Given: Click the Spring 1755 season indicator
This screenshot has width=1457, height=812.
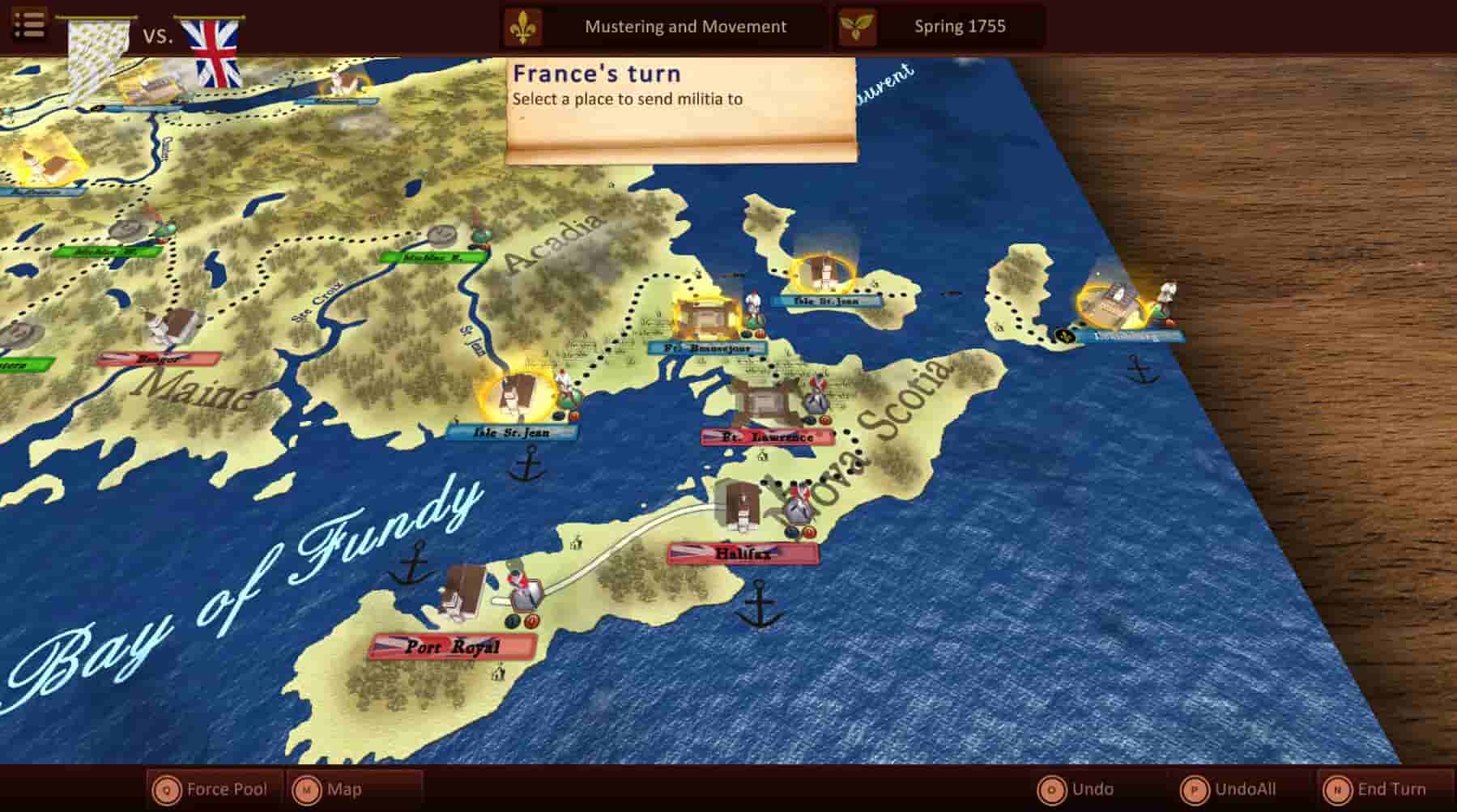Looking at the screenshot, I should (x=959, y=26).
